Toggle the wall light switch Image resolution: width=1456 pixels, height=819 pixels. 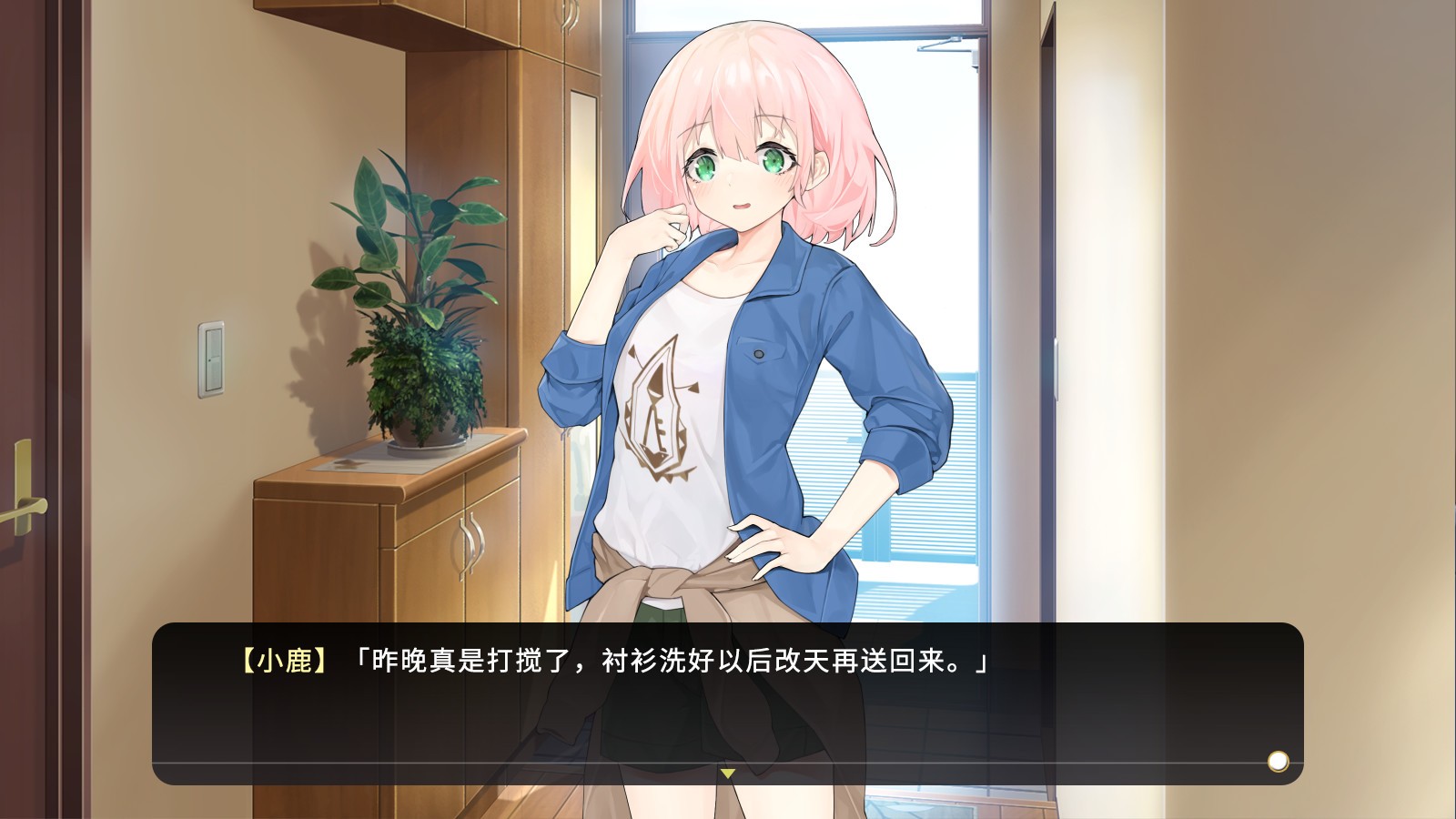[211, 359]
